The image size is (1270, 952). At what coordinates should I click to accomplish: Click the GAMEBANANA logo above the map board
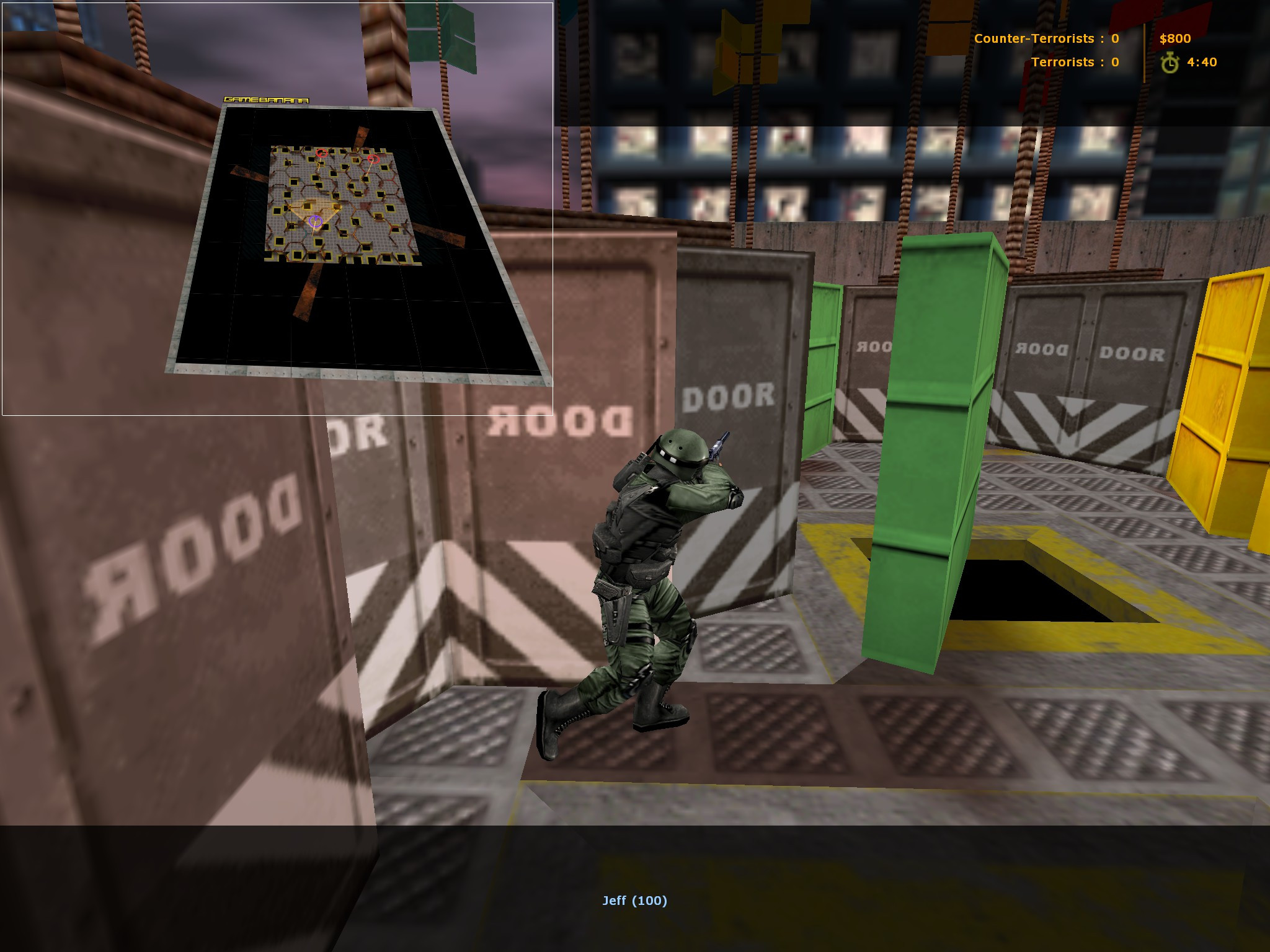[268, 99]
